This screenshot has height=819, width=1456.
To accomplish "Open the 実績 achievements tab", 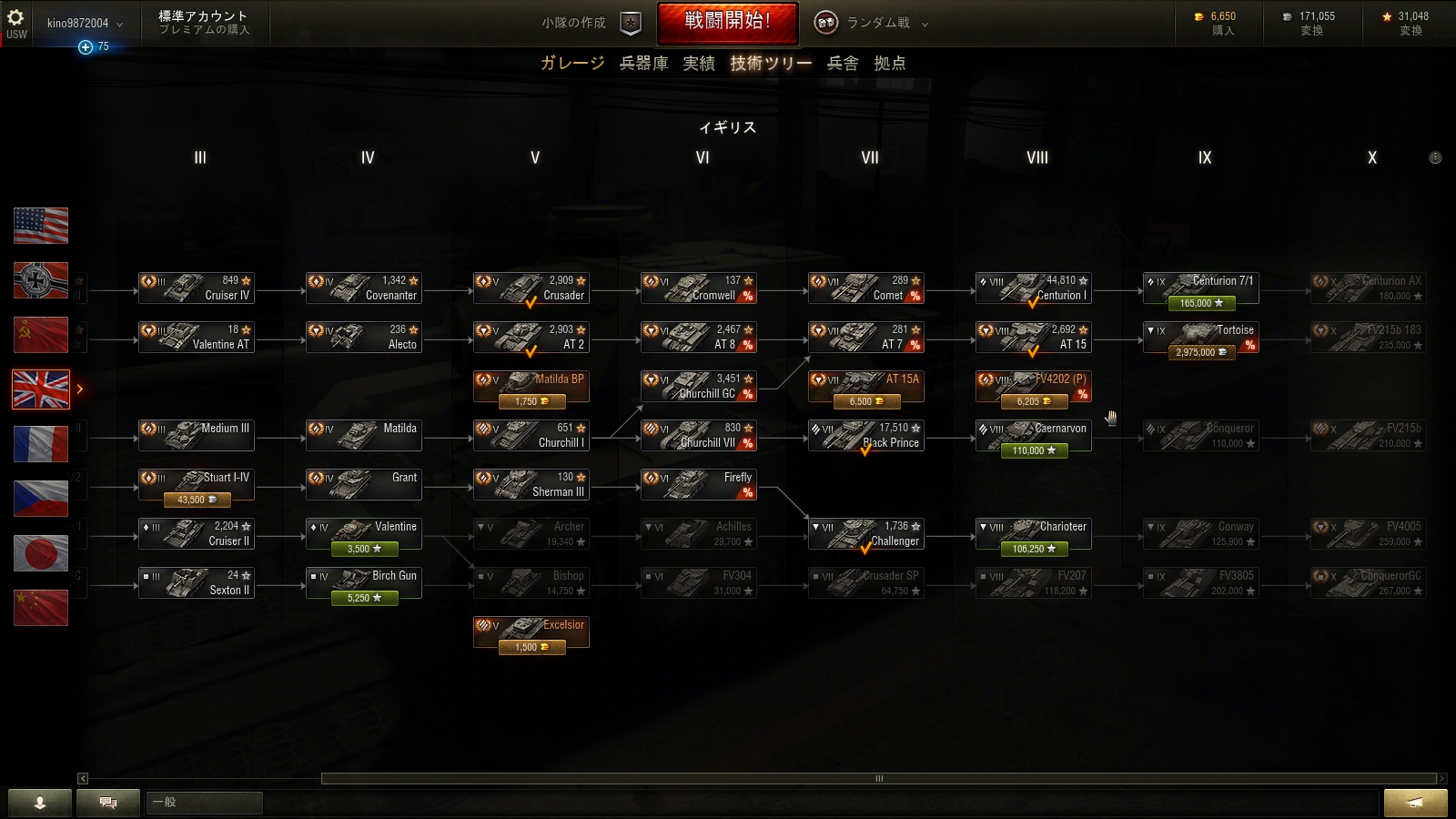I will coord(699,63).
